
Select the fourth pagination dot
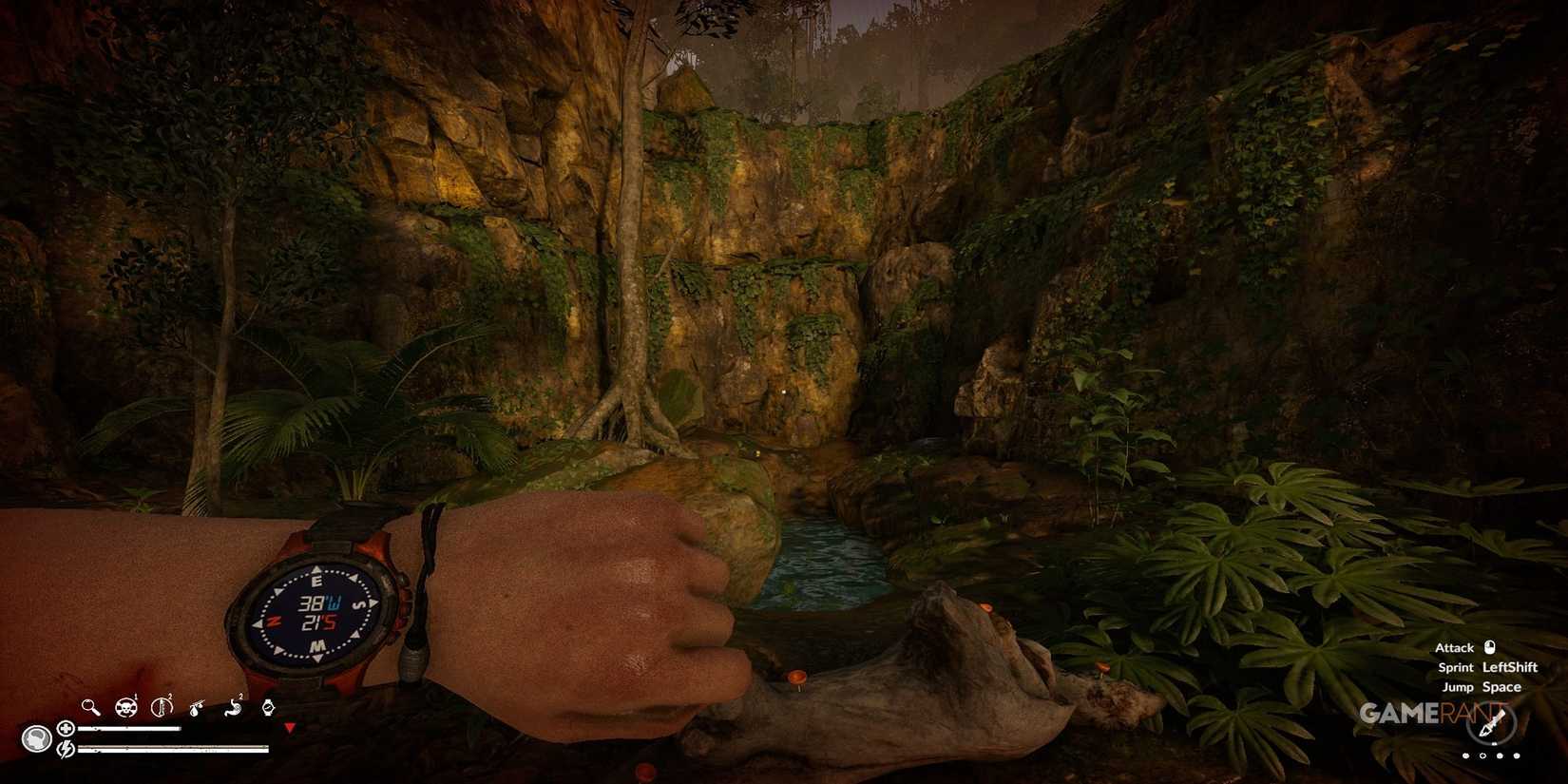tap(1516, 755)
